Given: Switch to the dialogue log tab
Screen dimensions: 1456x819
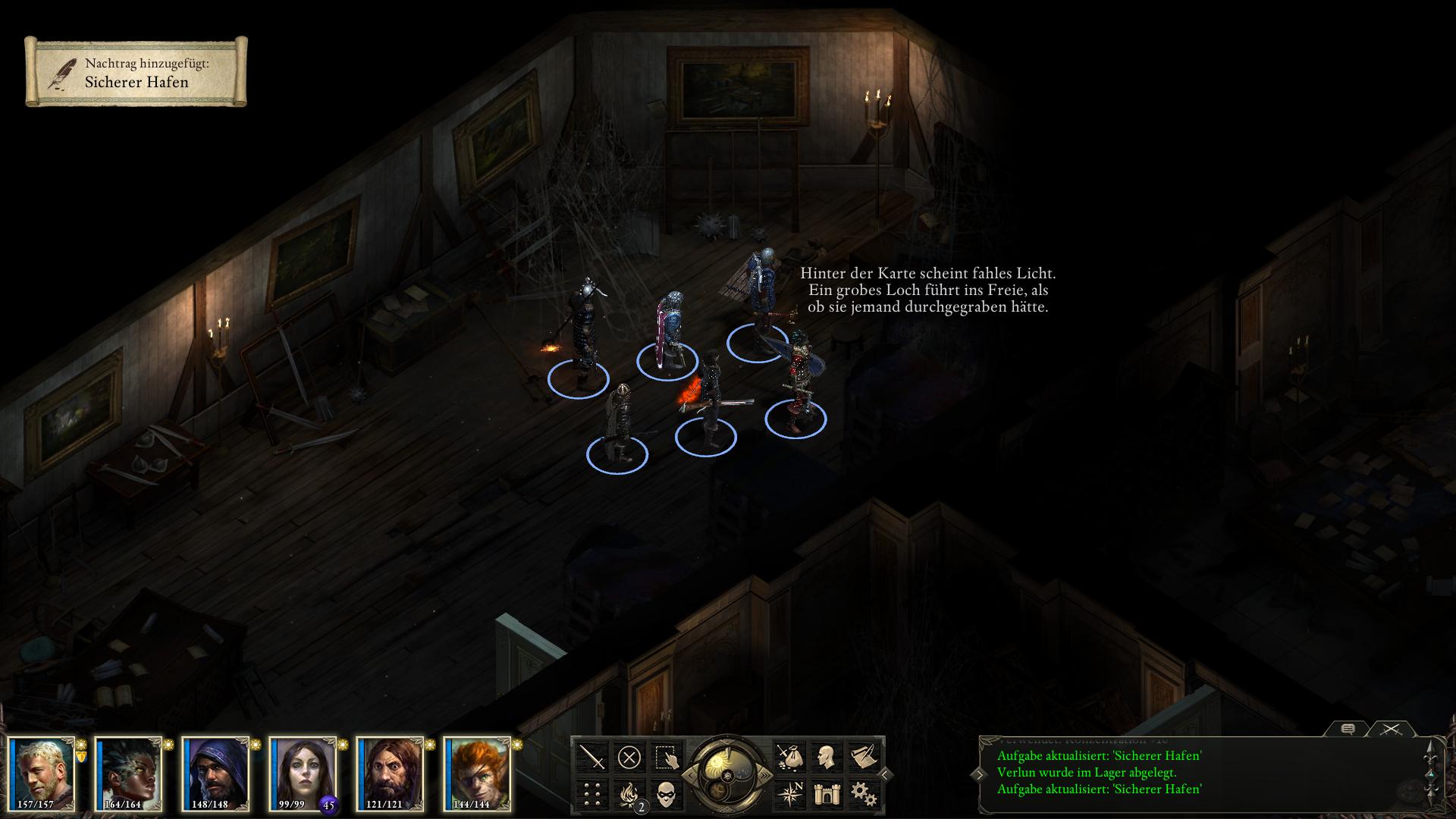Looking at the screenshot, I should tap(1348, 730).
